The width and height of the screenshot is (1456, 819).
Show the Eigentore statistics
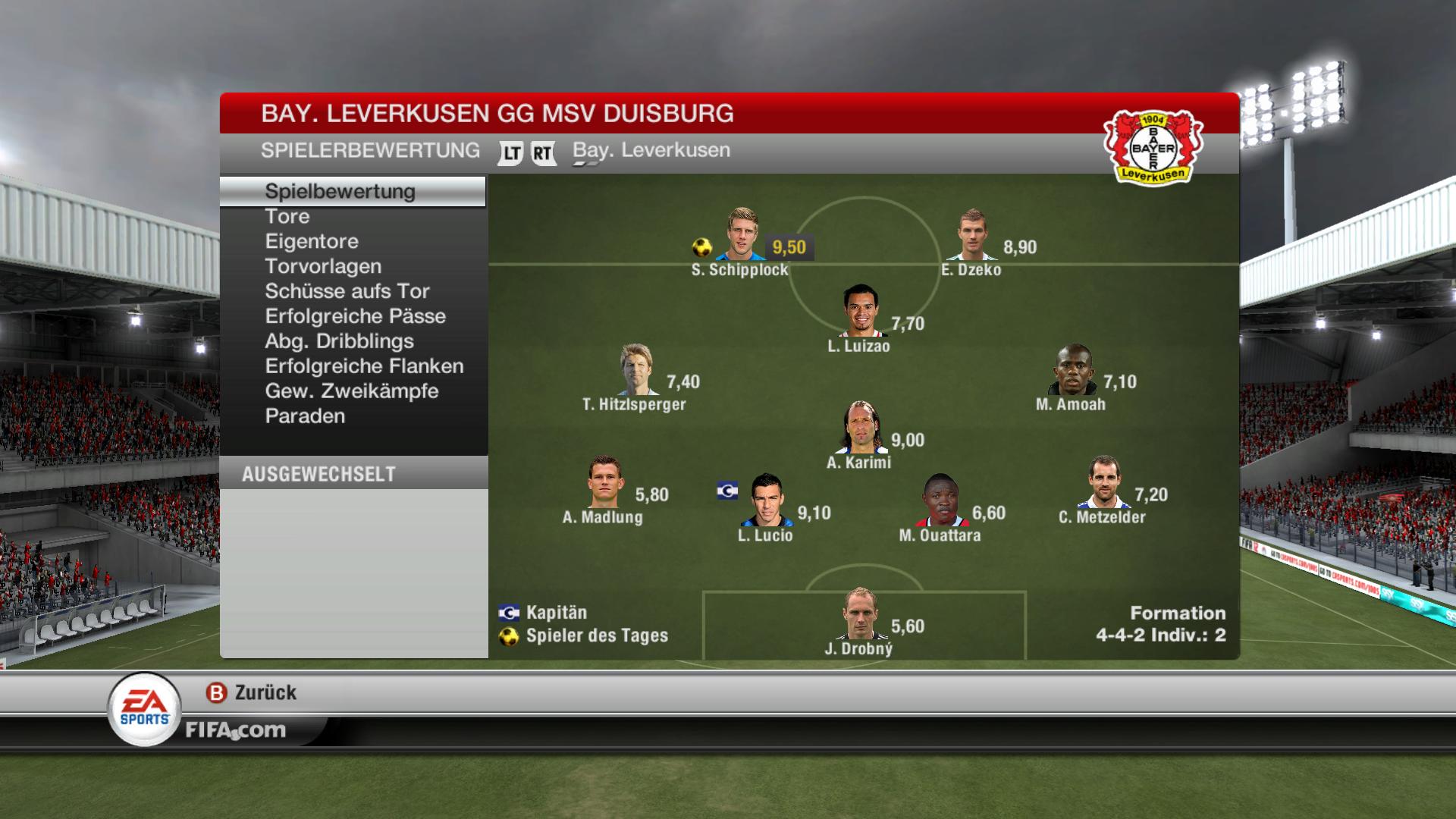312,241
